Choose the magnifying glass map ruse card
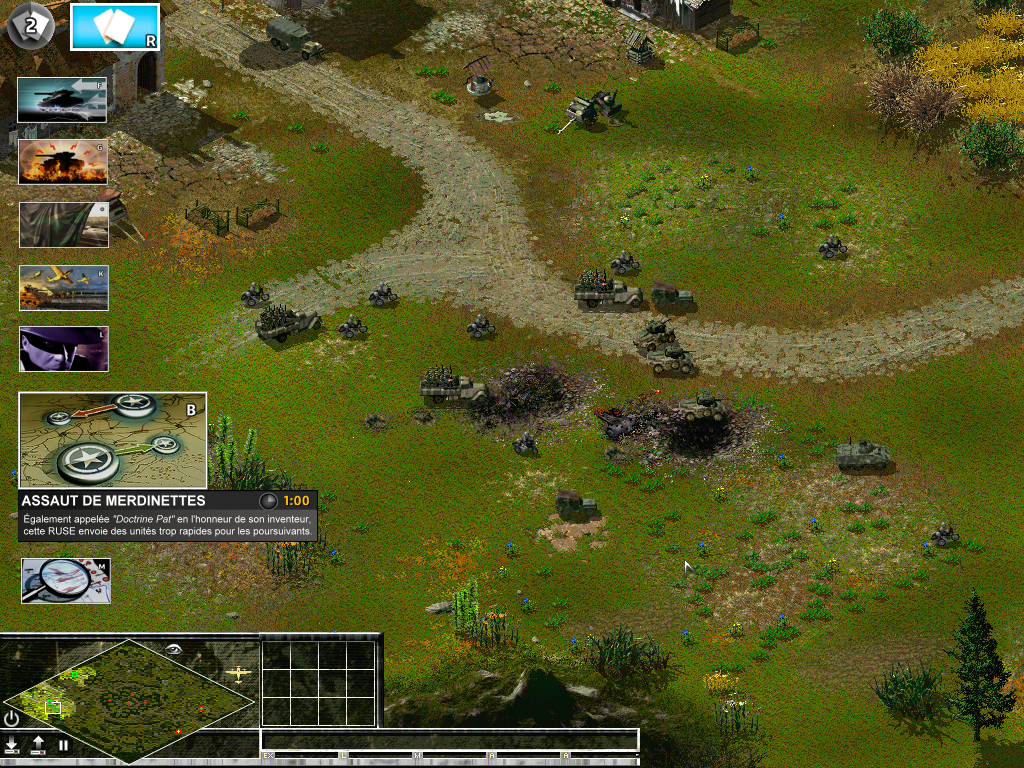This screenshot has height=768, width=1024. click(x=66, y=581)
